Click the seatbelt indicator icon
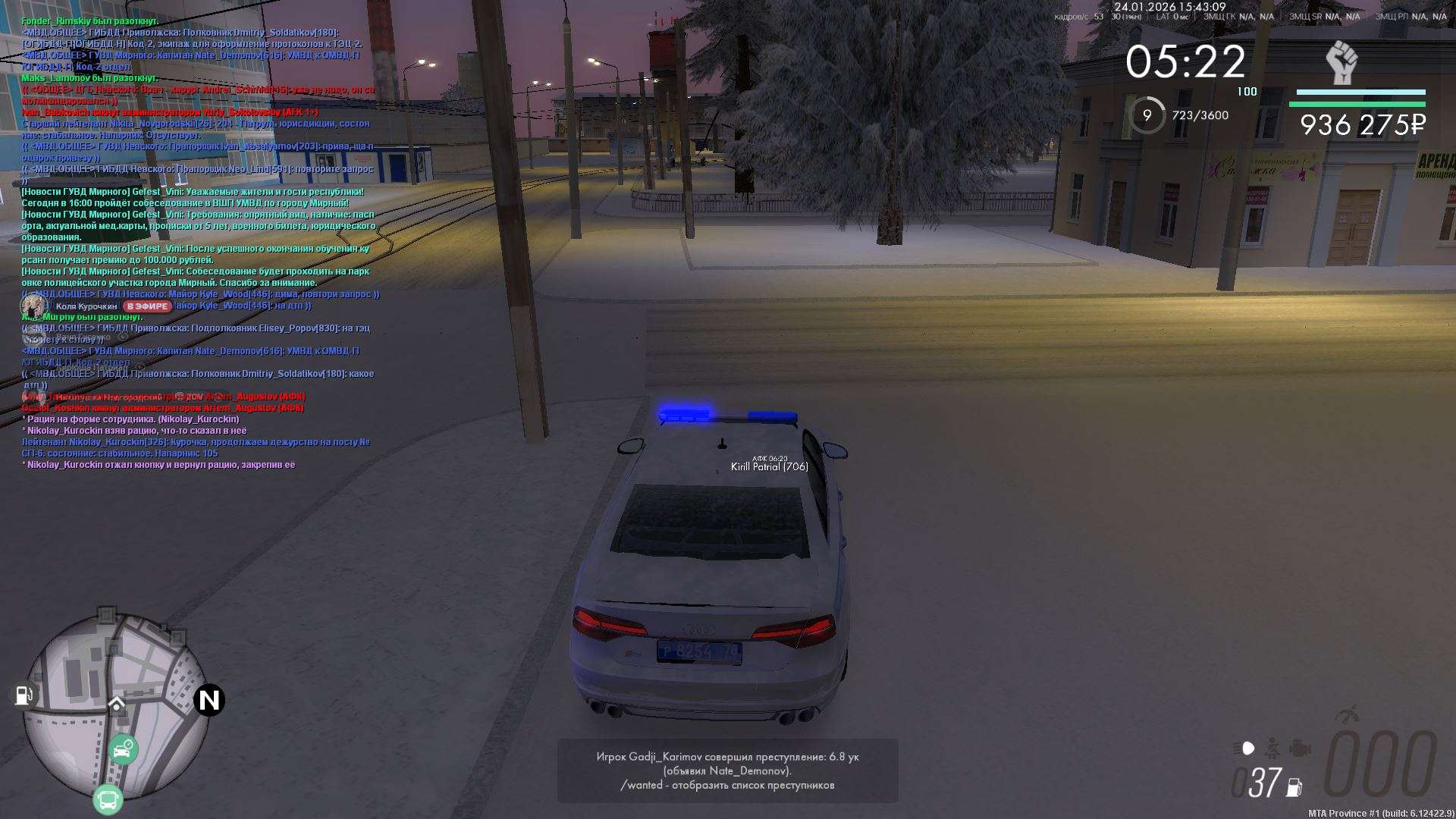Image resolution: width=1456 pixels, height=819 pixels. click(x=1272, y=748)
